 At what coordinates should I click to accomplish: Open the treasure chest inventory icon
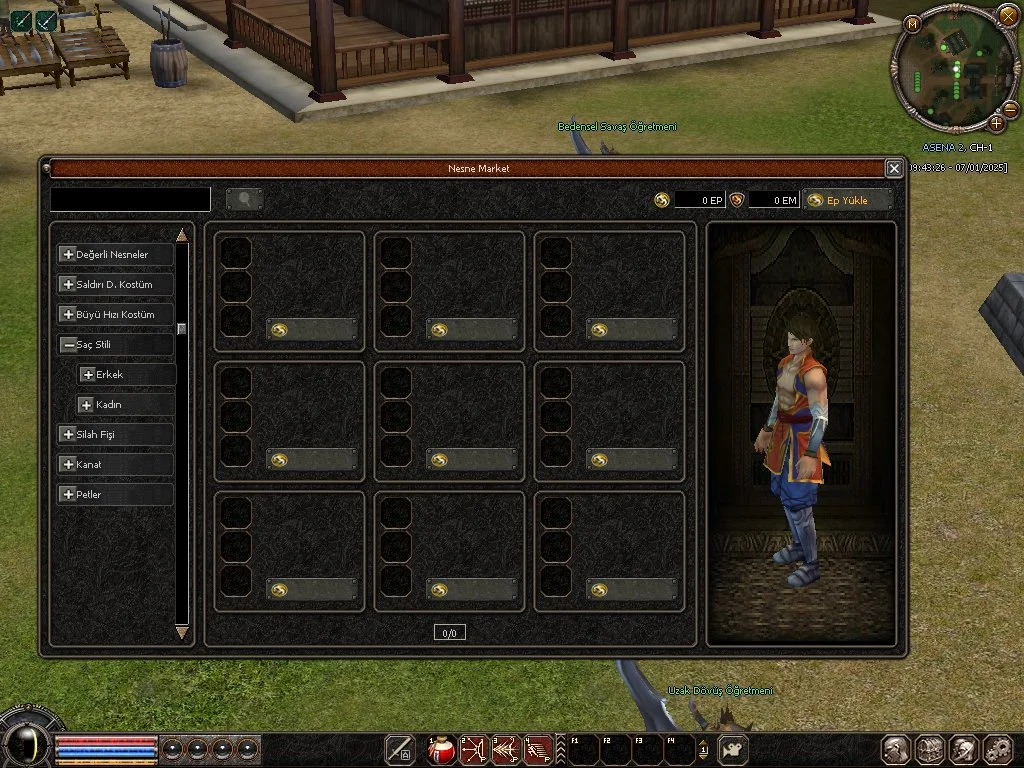coord(930,749)
